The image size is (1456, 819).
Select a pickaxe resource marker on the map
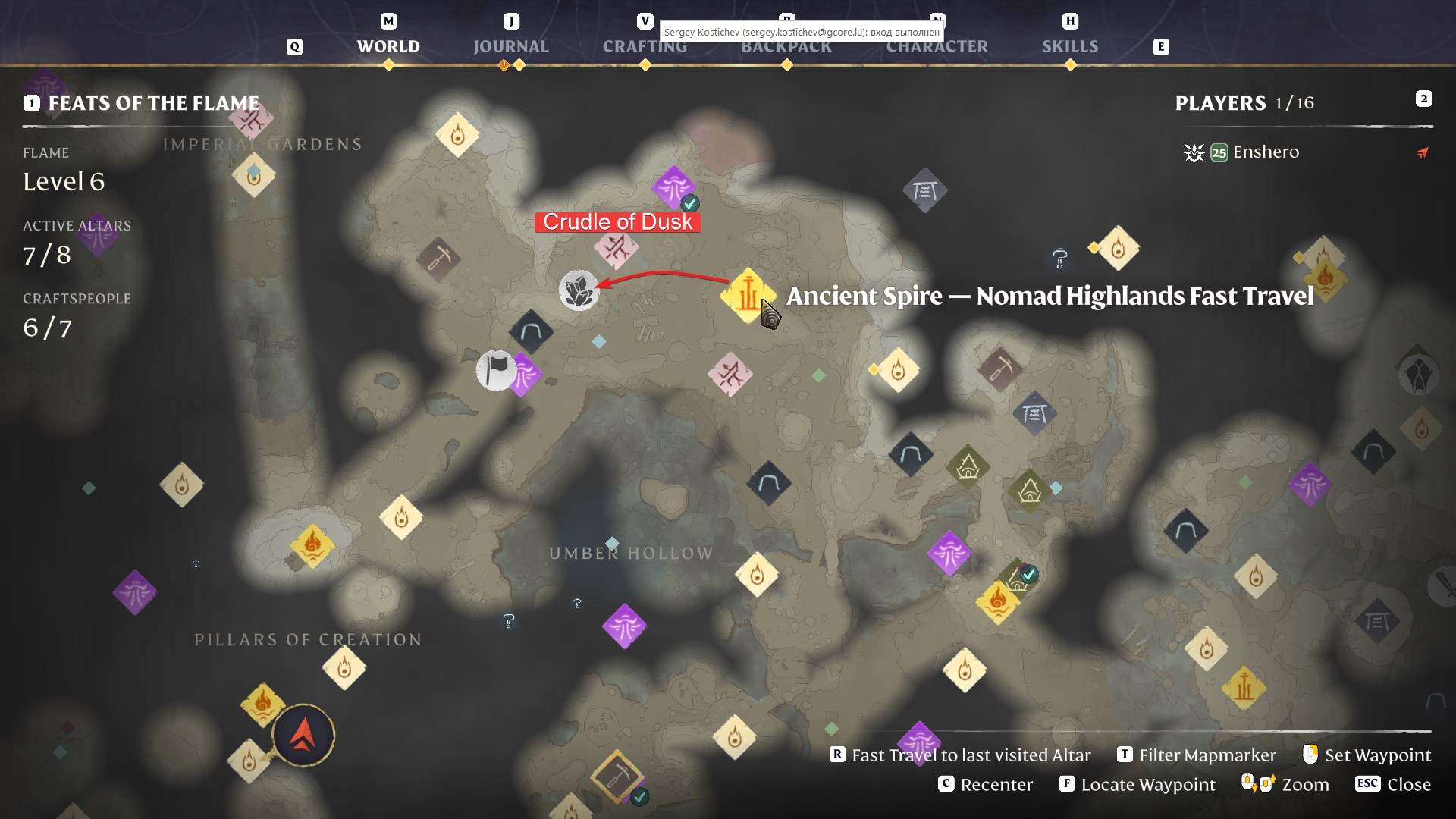438,259
